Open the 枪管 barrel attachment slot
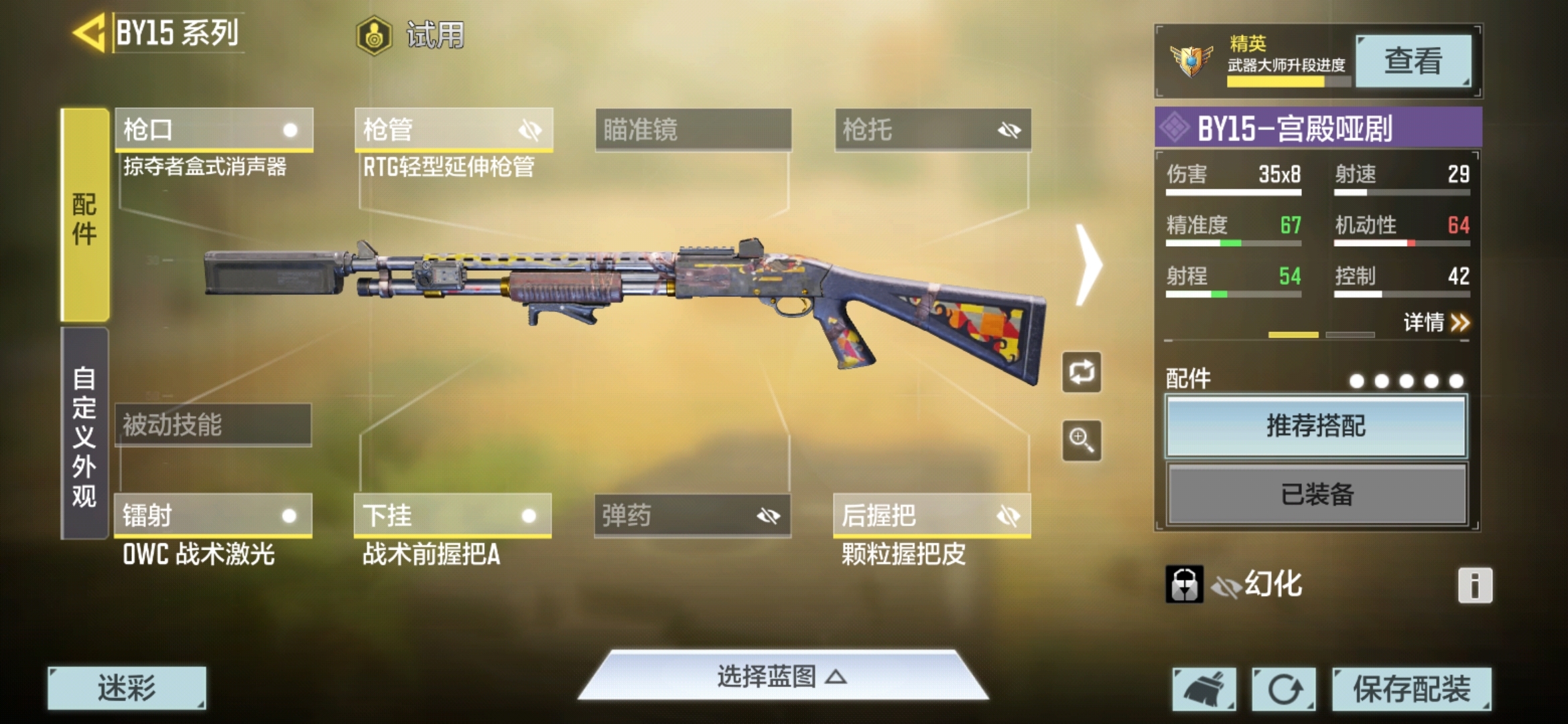Image resolution: width=1568 pixels, height=724 pixels. [454, 129]
